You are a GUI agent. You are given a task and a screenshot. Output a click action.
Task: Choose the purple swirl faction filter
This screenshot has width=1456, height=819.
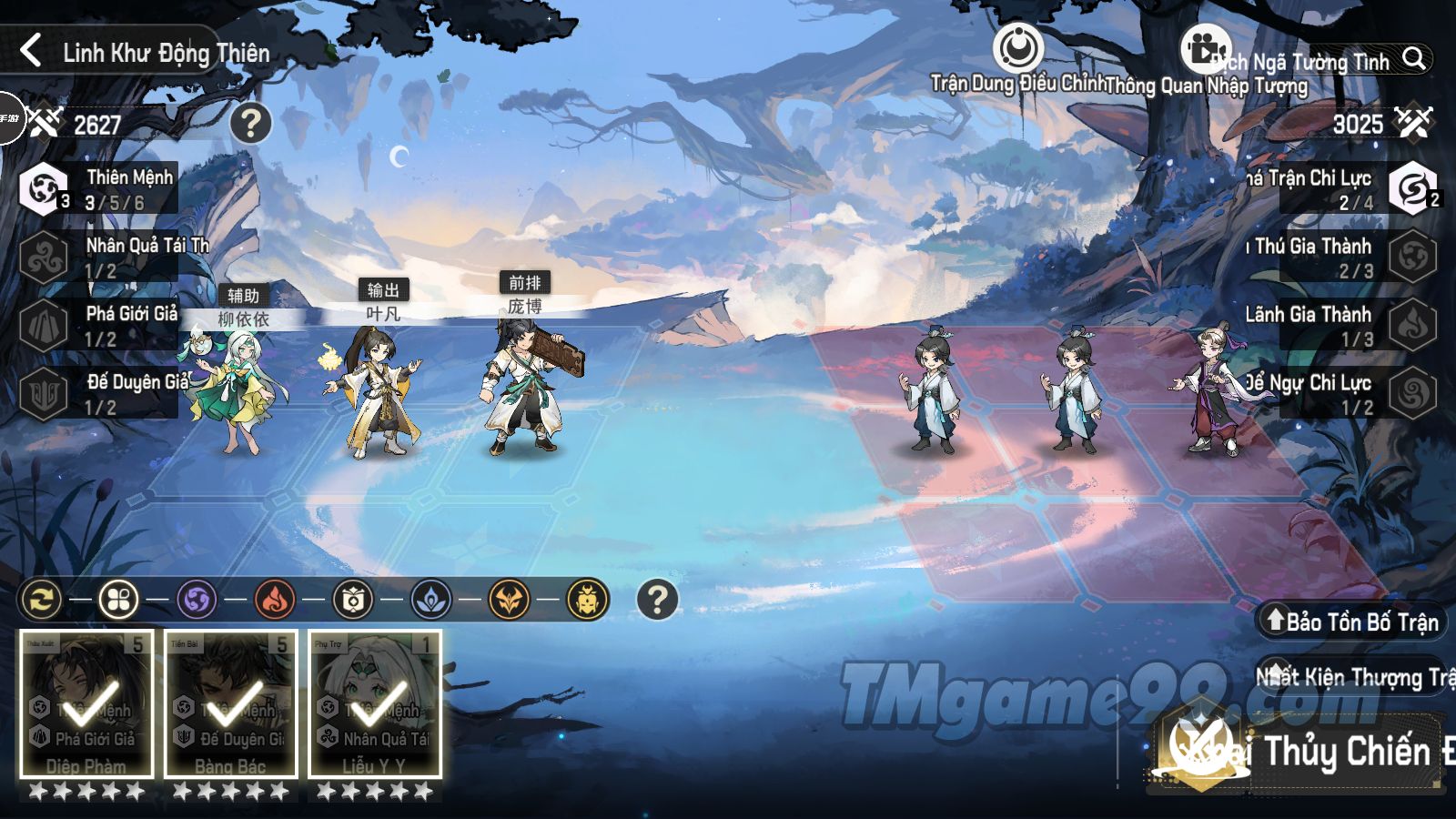click(197, 600)
